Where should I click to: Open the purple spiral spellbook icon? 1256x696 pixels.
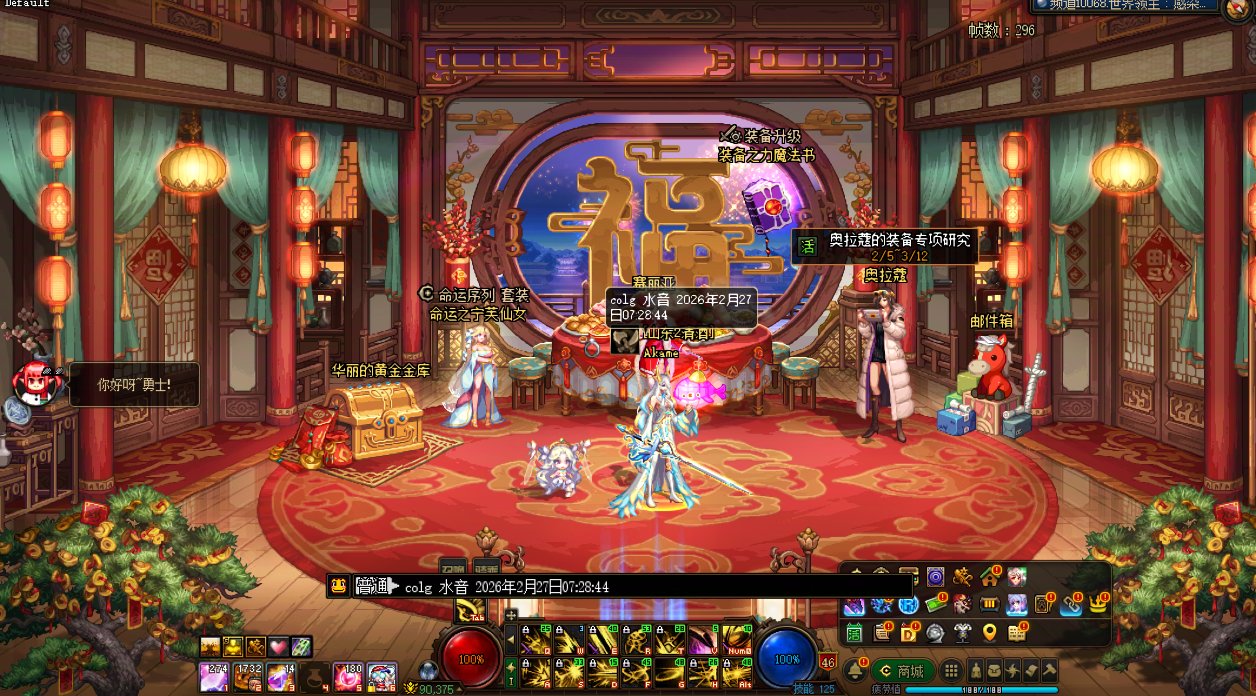click(x=935, y=577)
